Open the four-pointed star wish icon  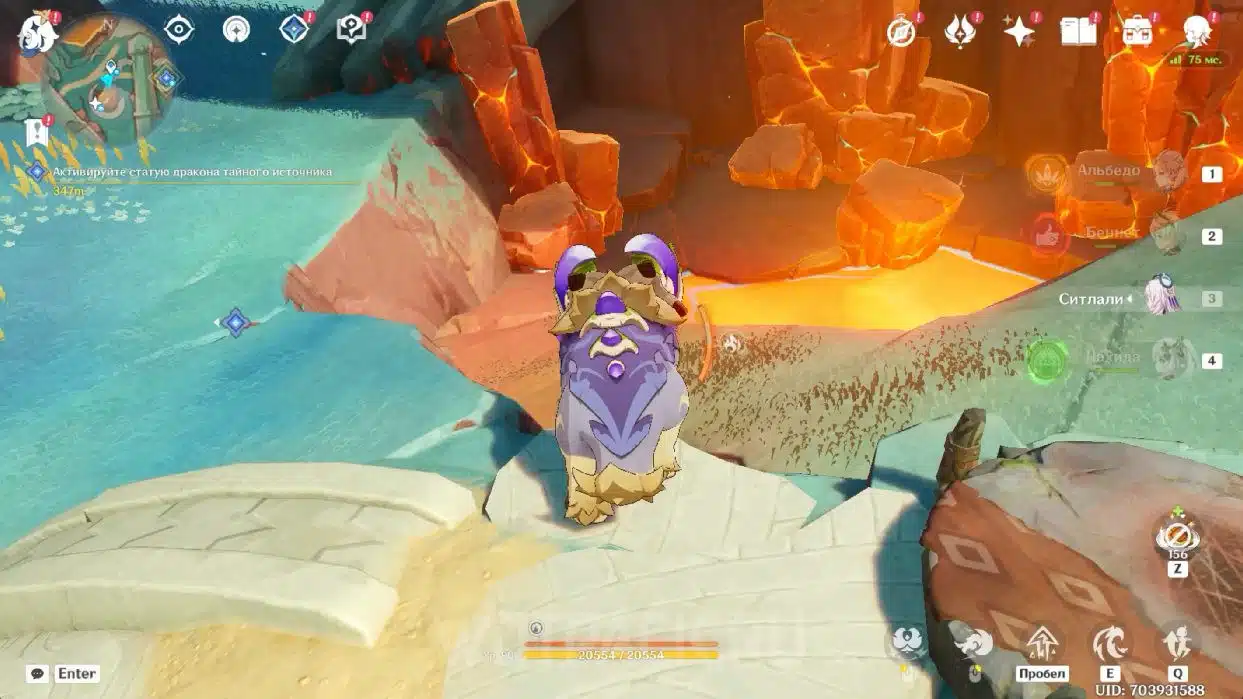(1019, 32)
